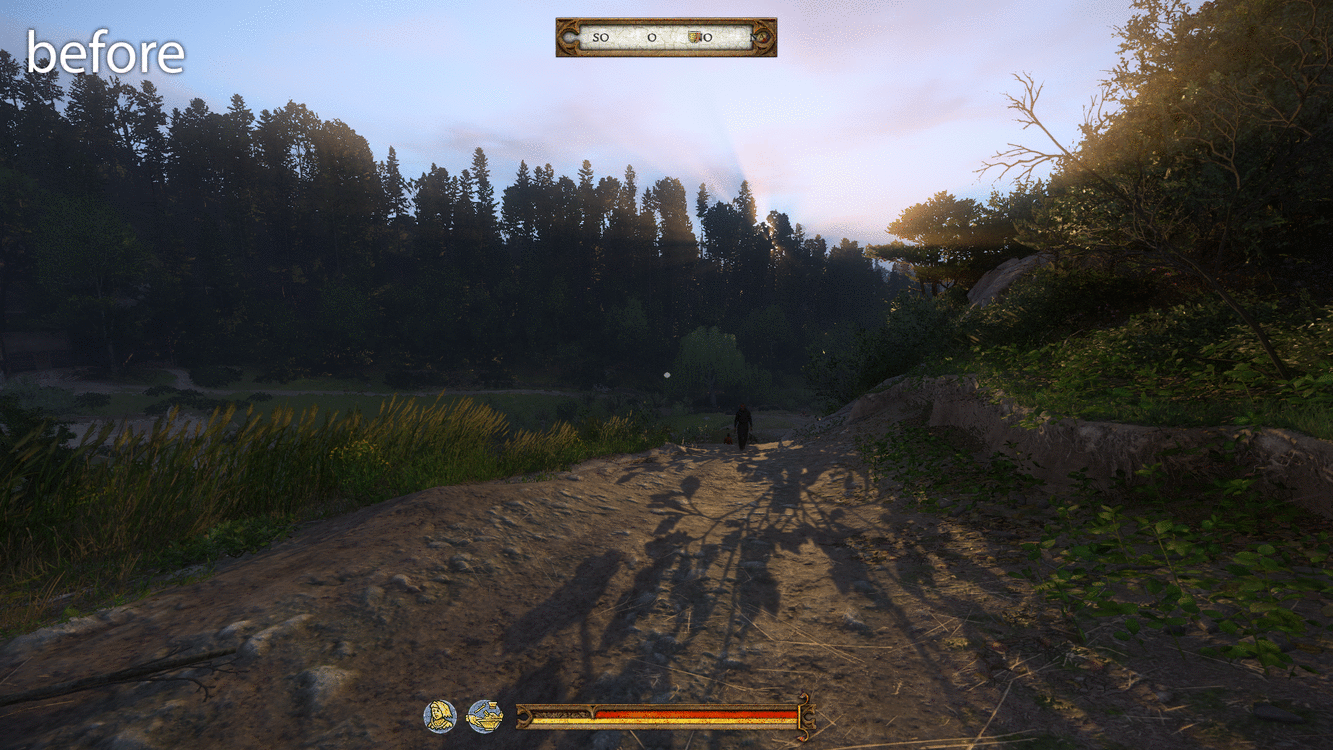The height and width of the screenshot is (750, 1333).
Task: Click the hand-and-bowl status icon
Action: [x=485, y=716]
